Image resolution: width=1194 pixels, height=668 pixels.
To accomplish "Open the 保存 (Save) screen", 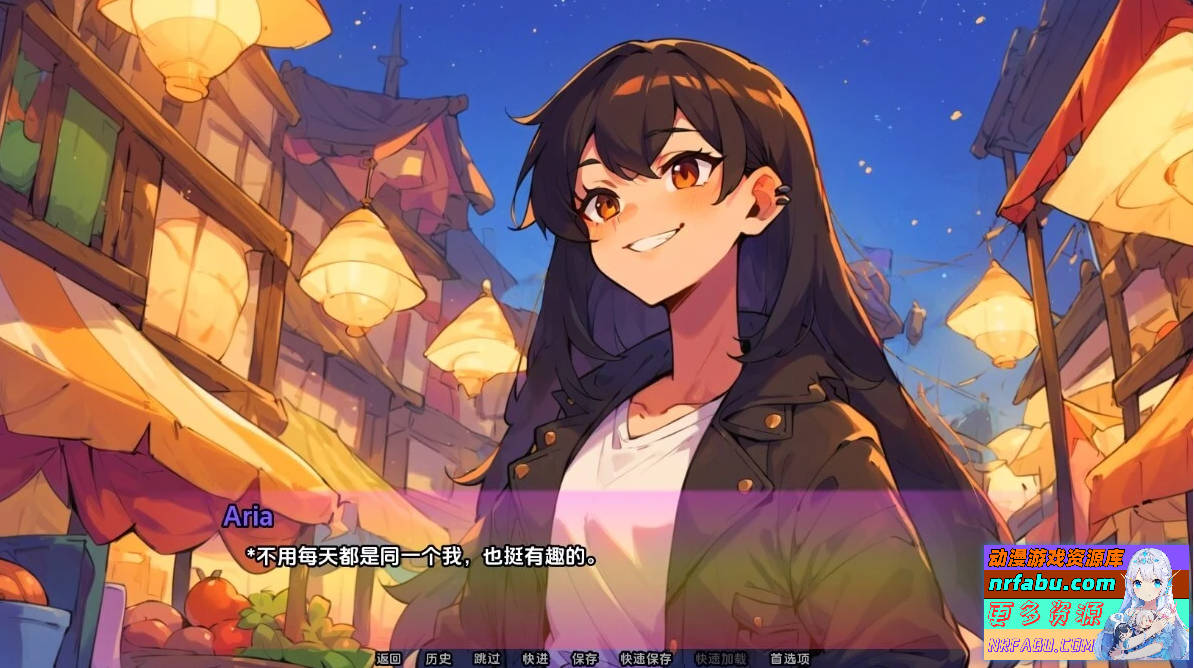I will (x=585, y=659).
